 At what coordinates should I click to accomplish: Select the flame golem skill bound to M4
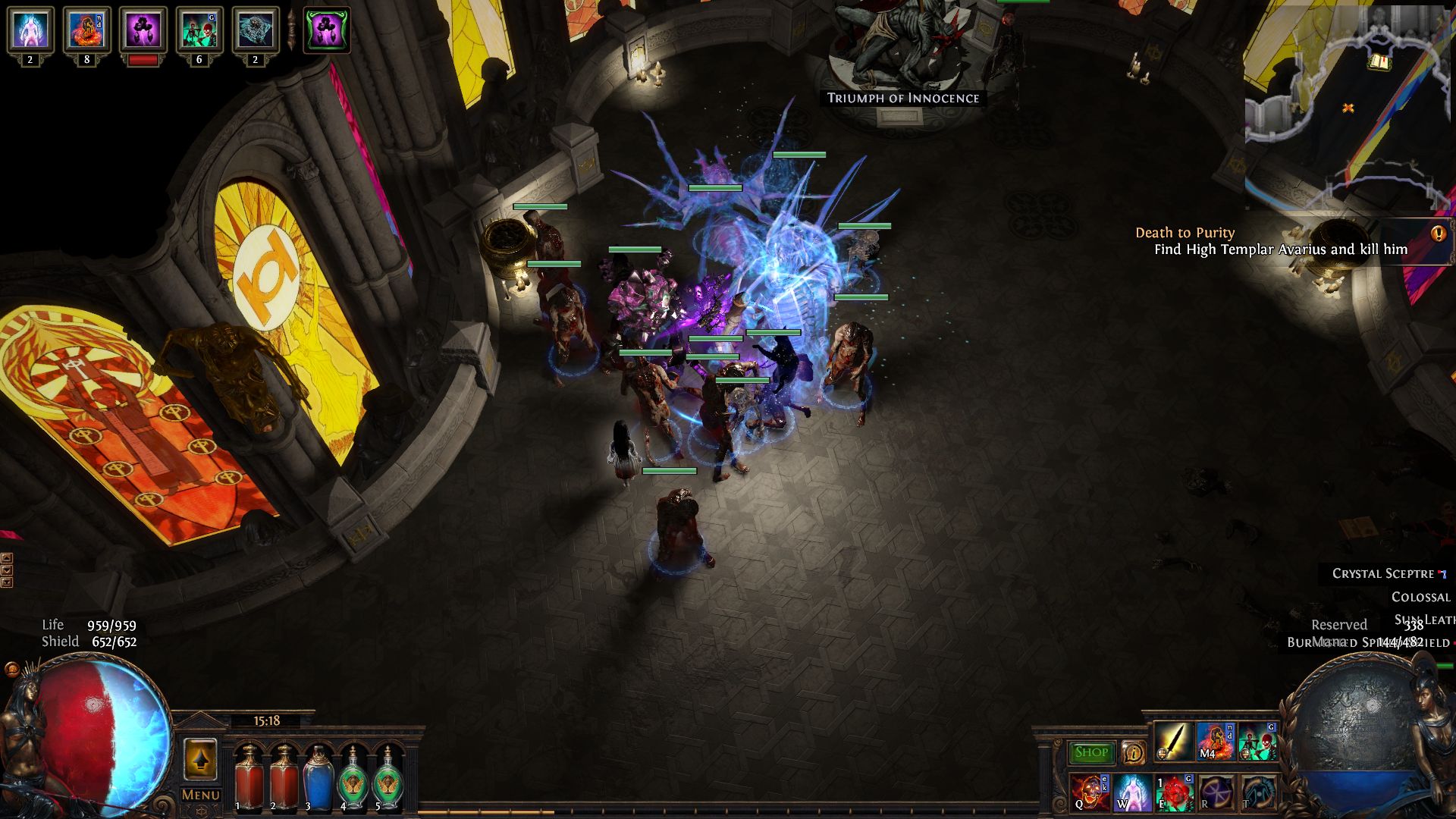[1216, 745]
